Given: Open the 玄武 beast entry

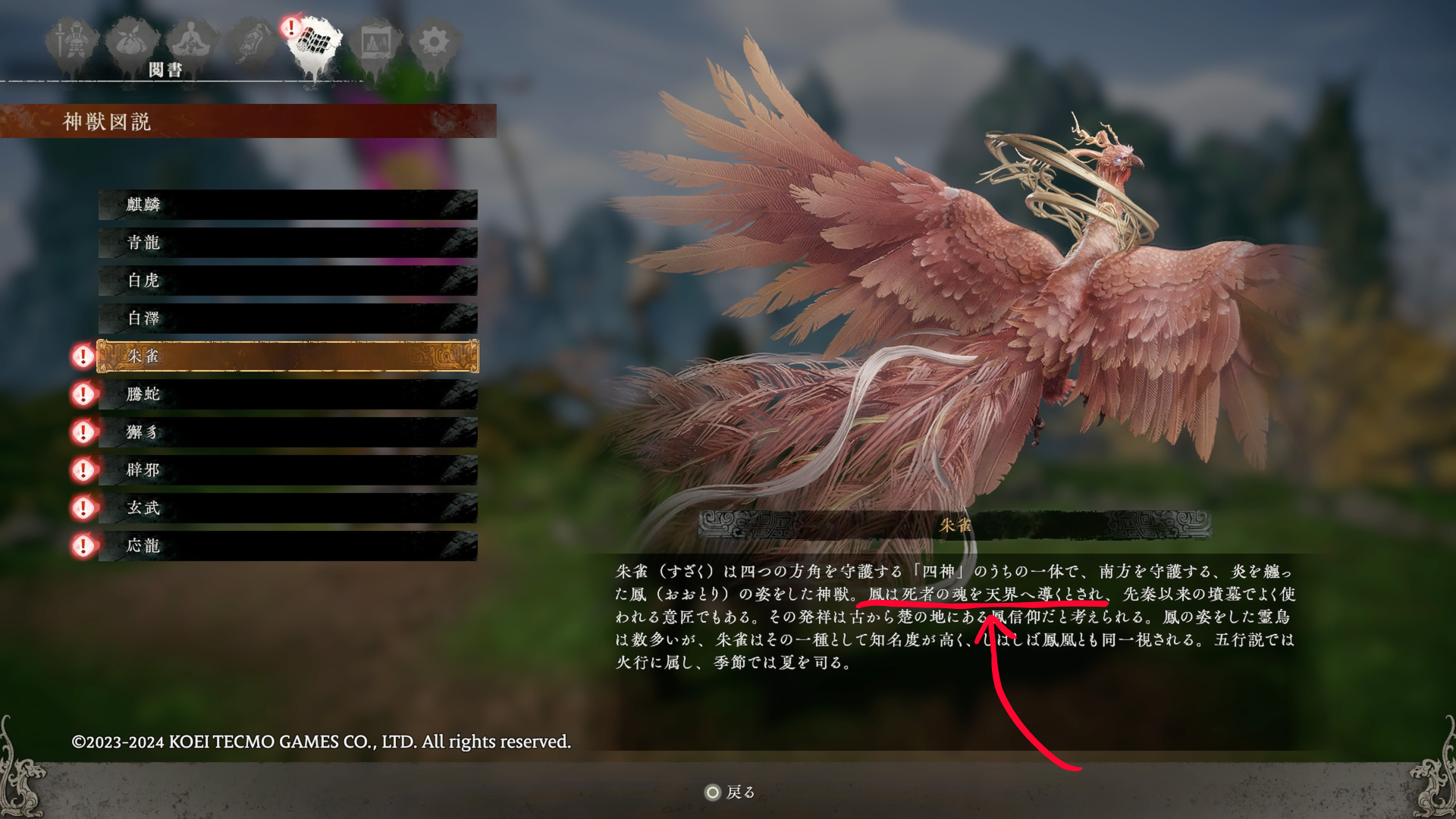Looking at the screenshot, I should [287, 508].
